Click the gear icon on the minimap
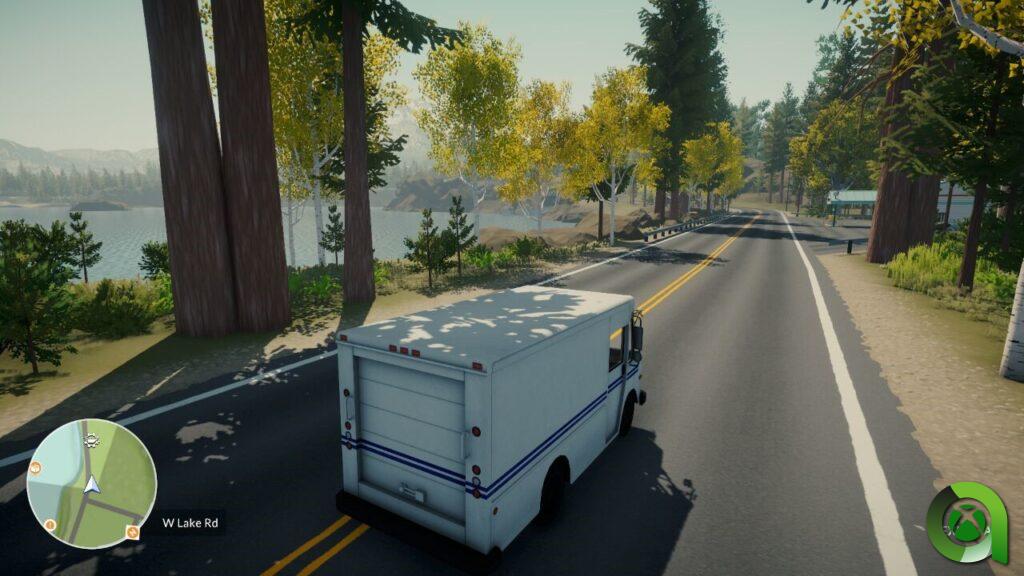 pos(92,439)
